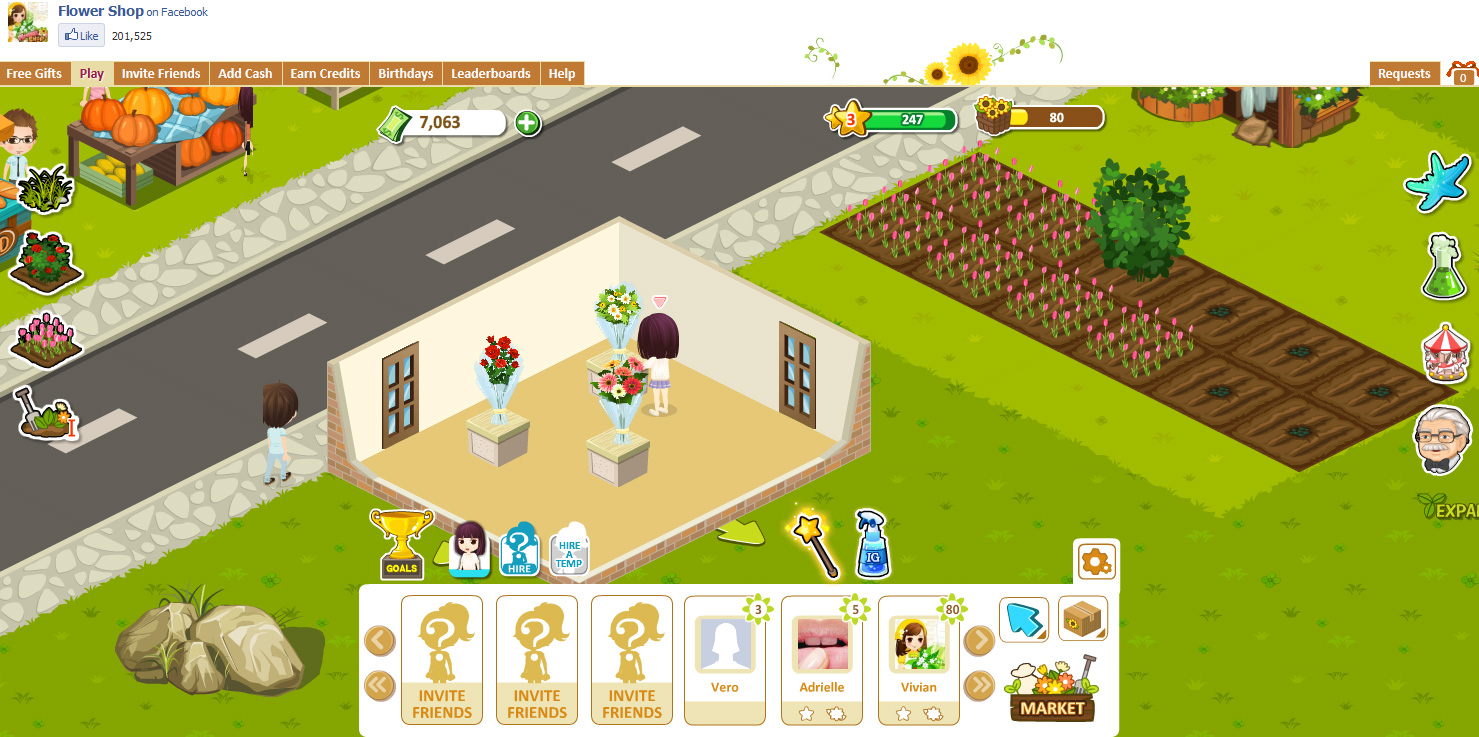Select the blue arrow move tool

point(1024,619)
